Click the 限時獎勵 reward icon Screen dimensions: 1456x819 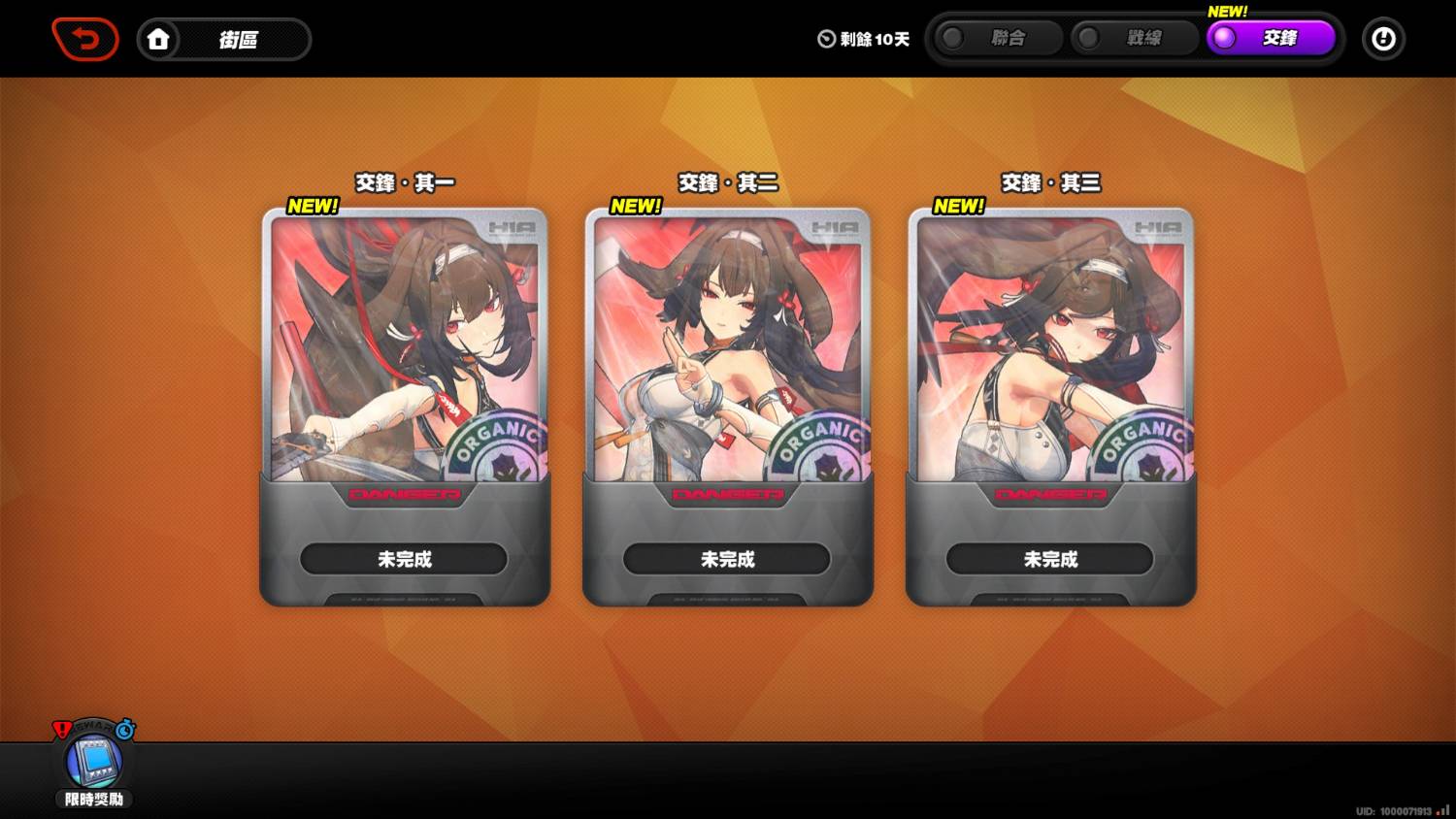coord(92,766)
